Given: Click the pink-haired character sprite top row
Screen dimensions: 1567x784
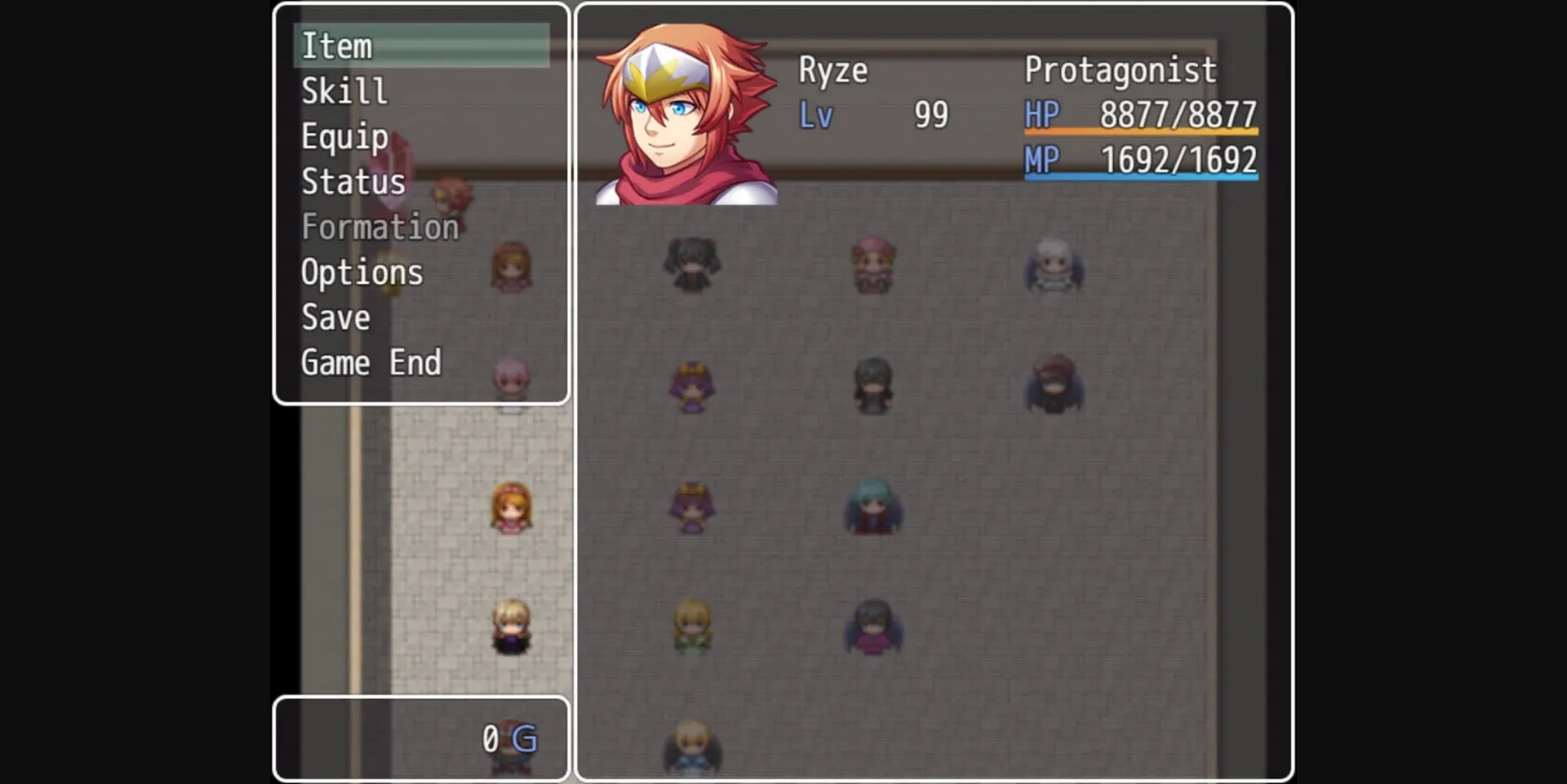Looking at the screenshot, I should [872, 265].
